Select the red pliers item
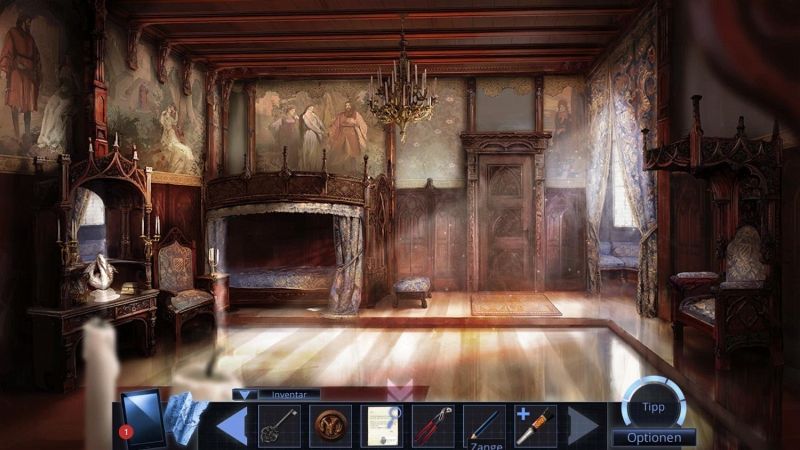Image resolution: width=800 pixels, height=450 pixels. 432,425
